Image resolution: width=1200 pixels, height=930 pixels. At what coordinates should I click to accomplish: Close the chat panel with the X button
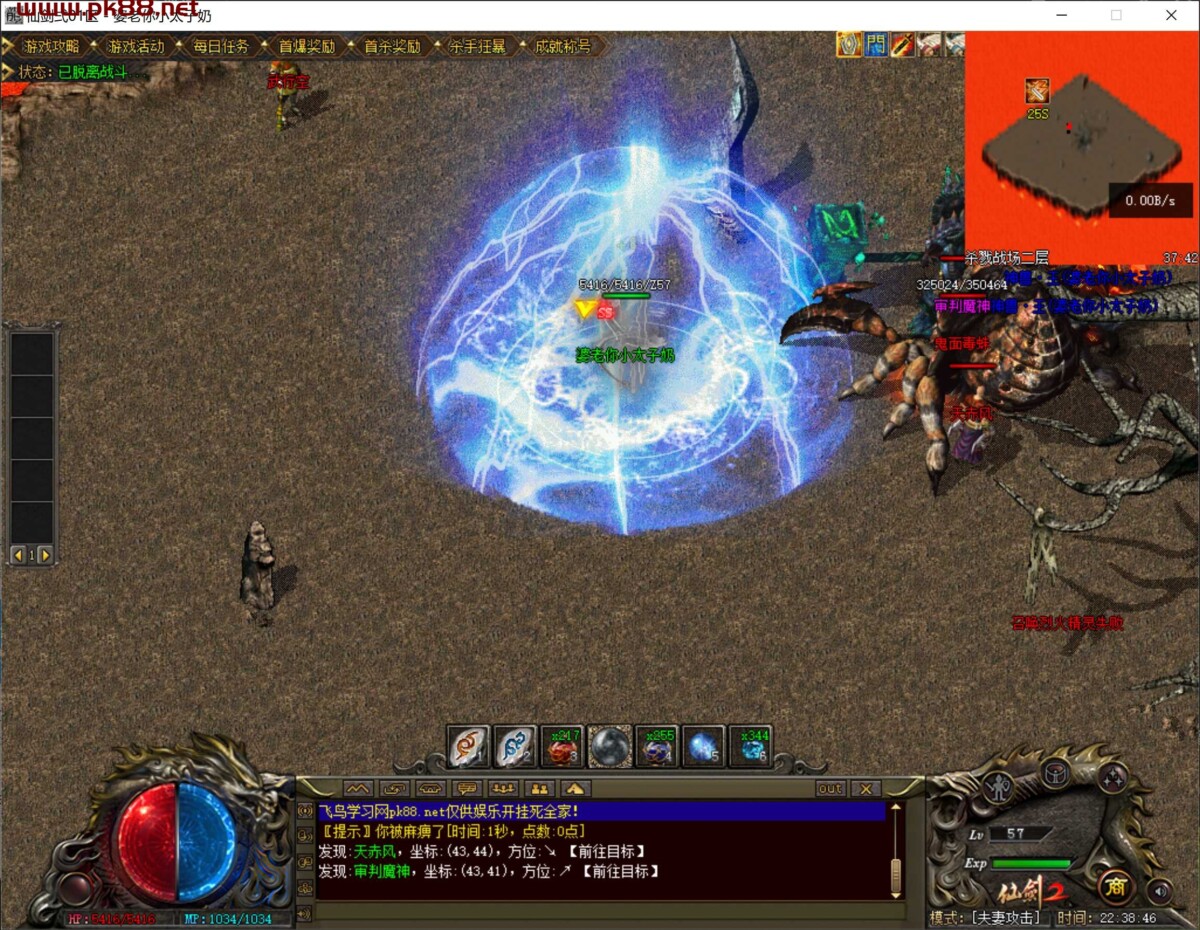tap(866, 789)
